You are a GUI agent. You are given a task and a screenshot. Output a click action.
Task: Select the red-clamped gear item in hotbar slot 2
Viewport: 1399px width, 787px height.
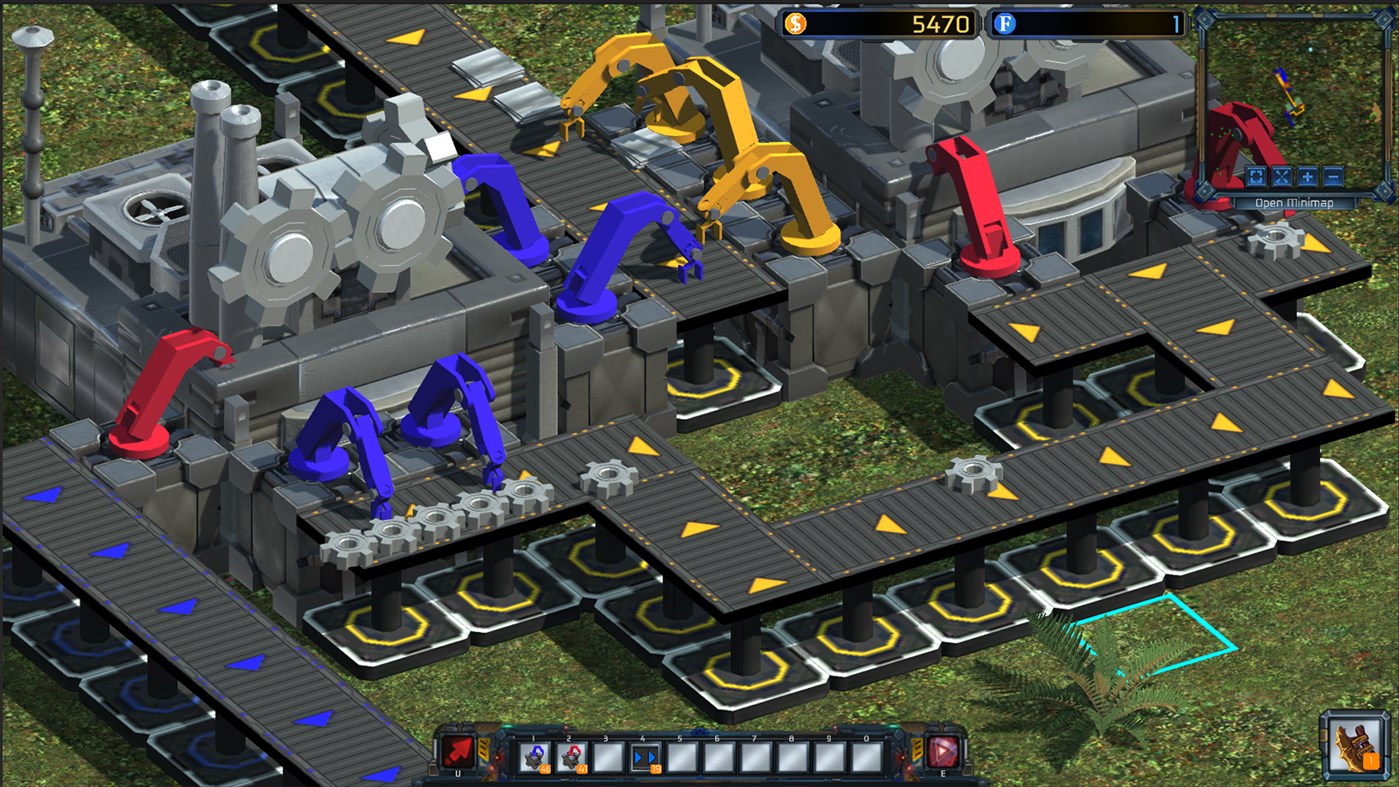coord(571,757)
